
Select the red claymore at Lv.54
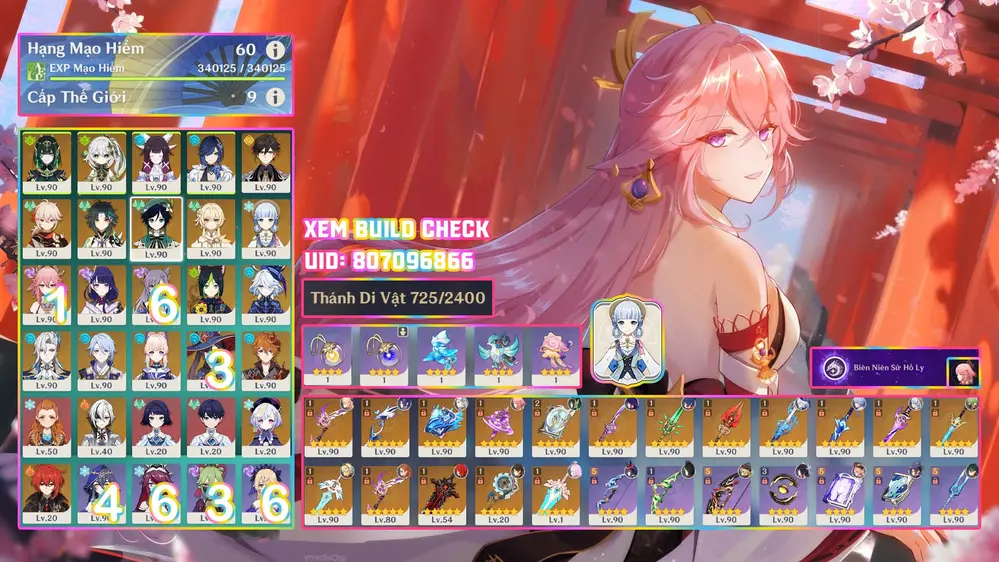[442, 490]
